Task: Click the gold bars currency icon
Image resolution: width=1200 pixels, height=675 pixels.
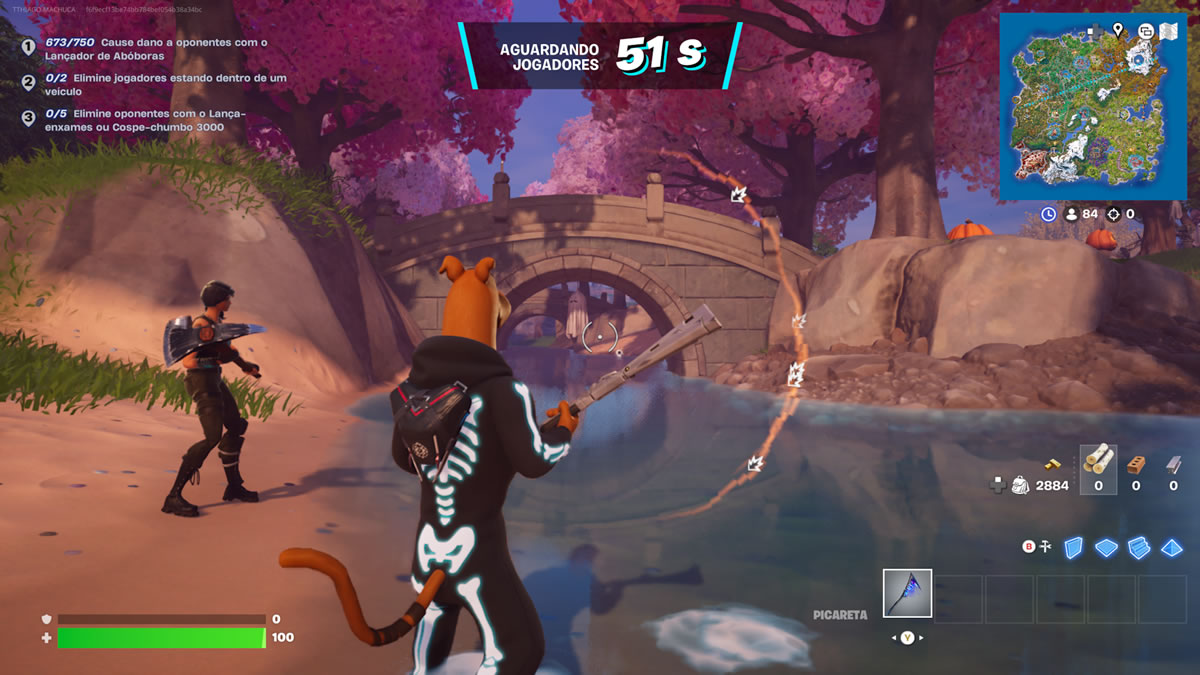Action: click(x=1054, y=463)
